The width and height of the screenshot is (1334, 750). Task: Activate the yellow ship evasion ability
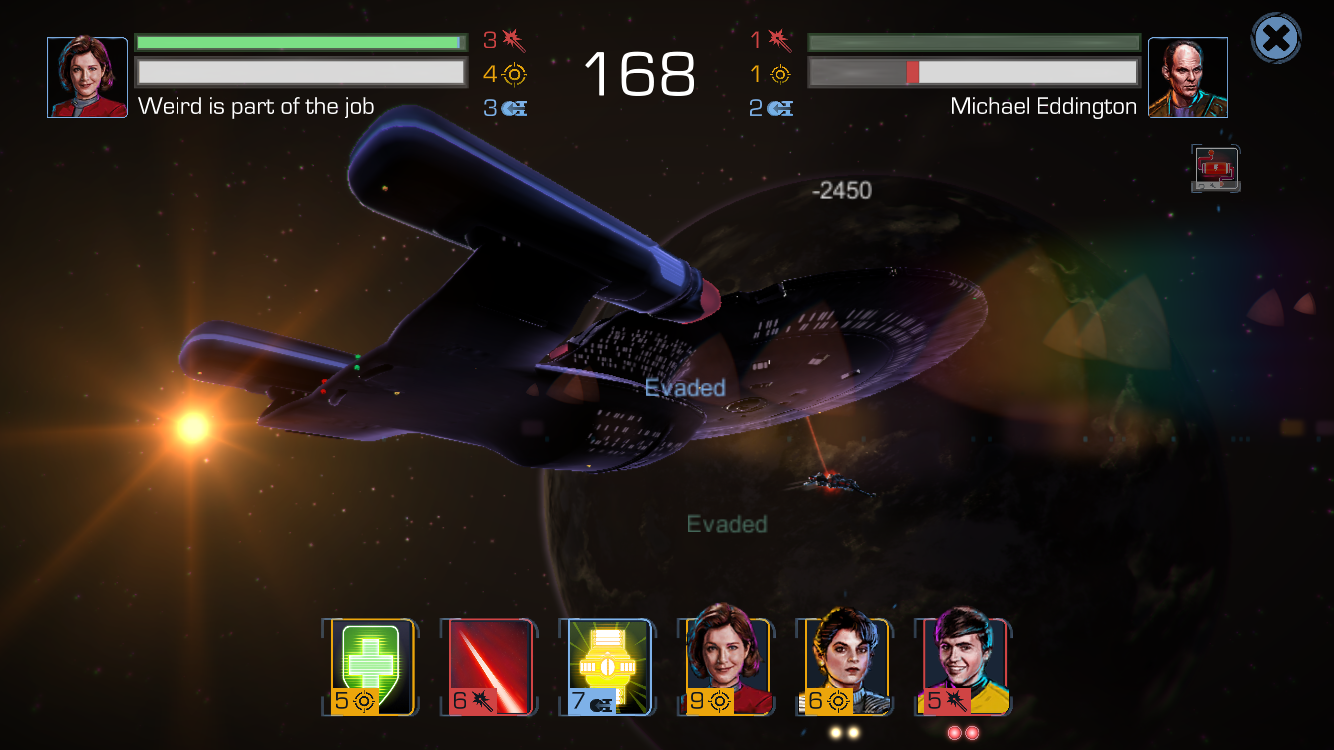(x=608, y=667)
